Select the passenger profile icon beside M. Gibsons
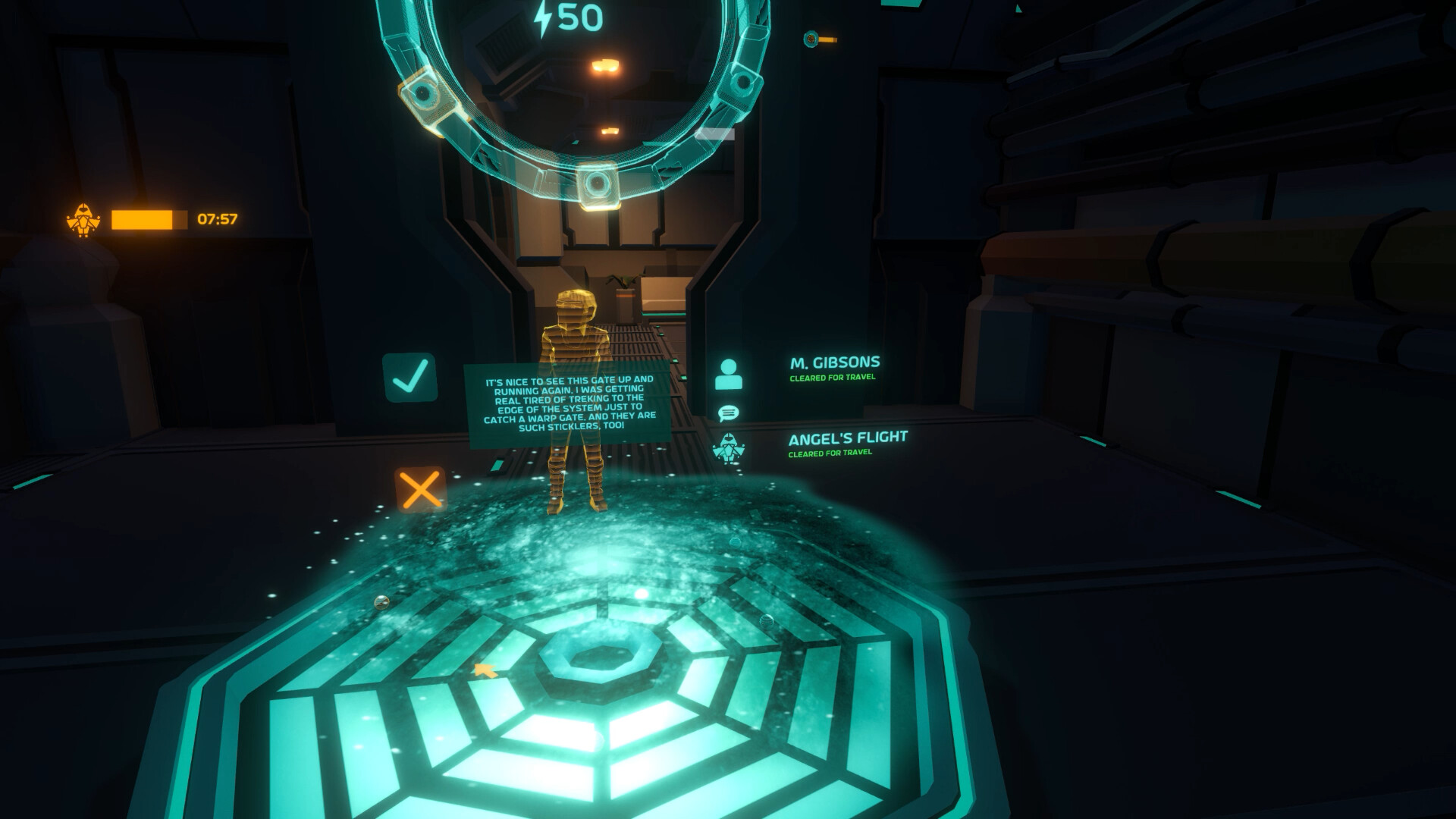Viewport: 1456px width, 819px height. point(730,373)
